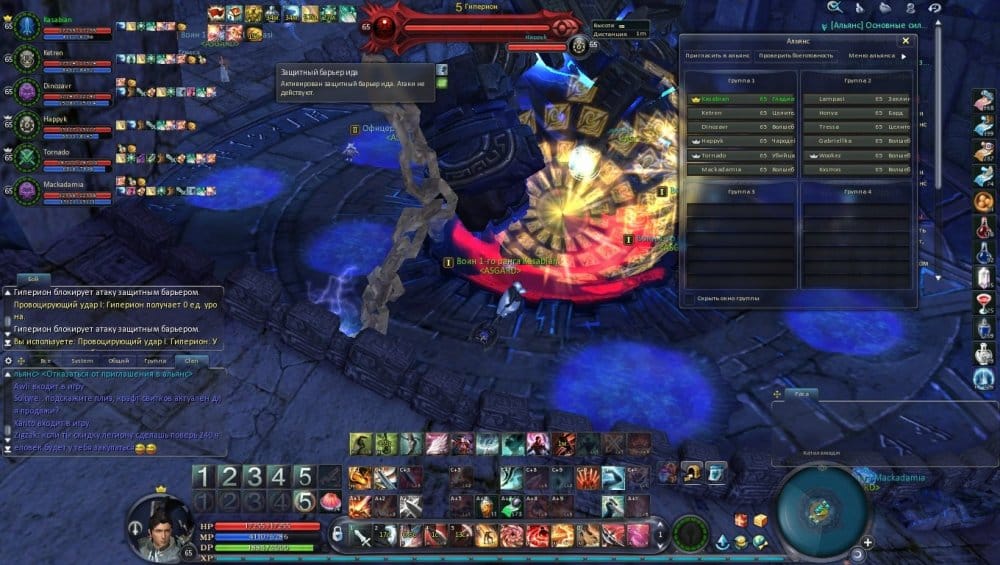Viewport: 1000px width, 565px height.
Task: Switch to the System chat tab
Action: [82, 360]
